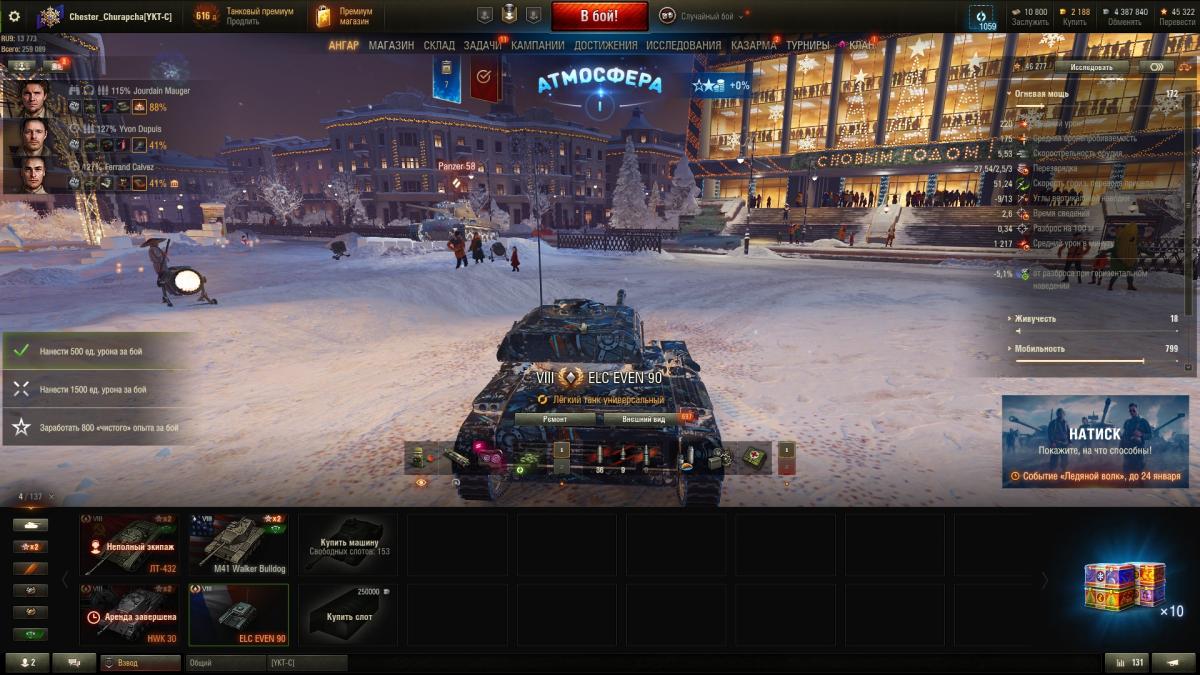Open the Взвод platoon button

tap(140, 662)
